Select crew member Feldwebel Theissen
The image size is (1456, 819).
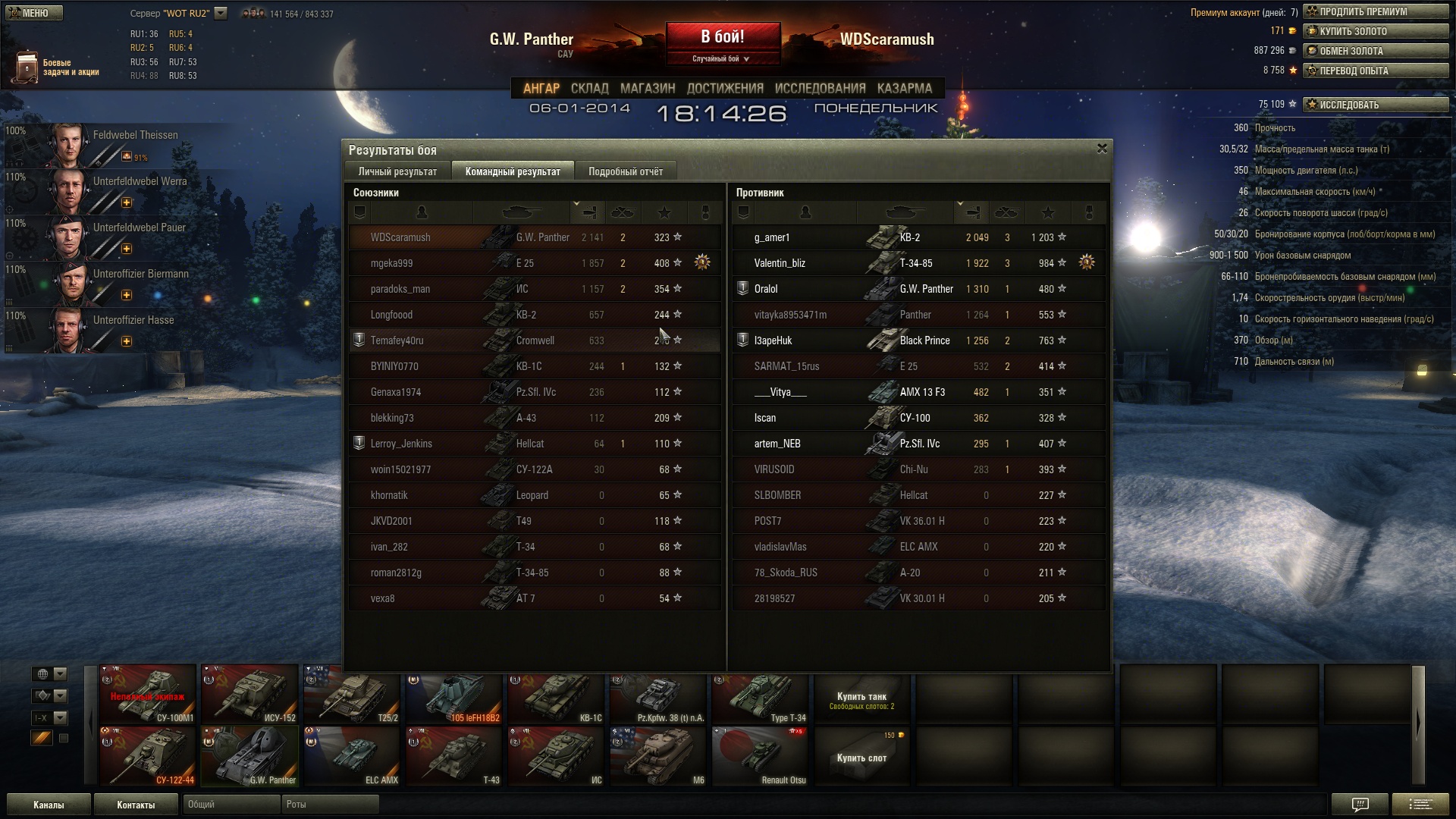click(x=114, y=144)
